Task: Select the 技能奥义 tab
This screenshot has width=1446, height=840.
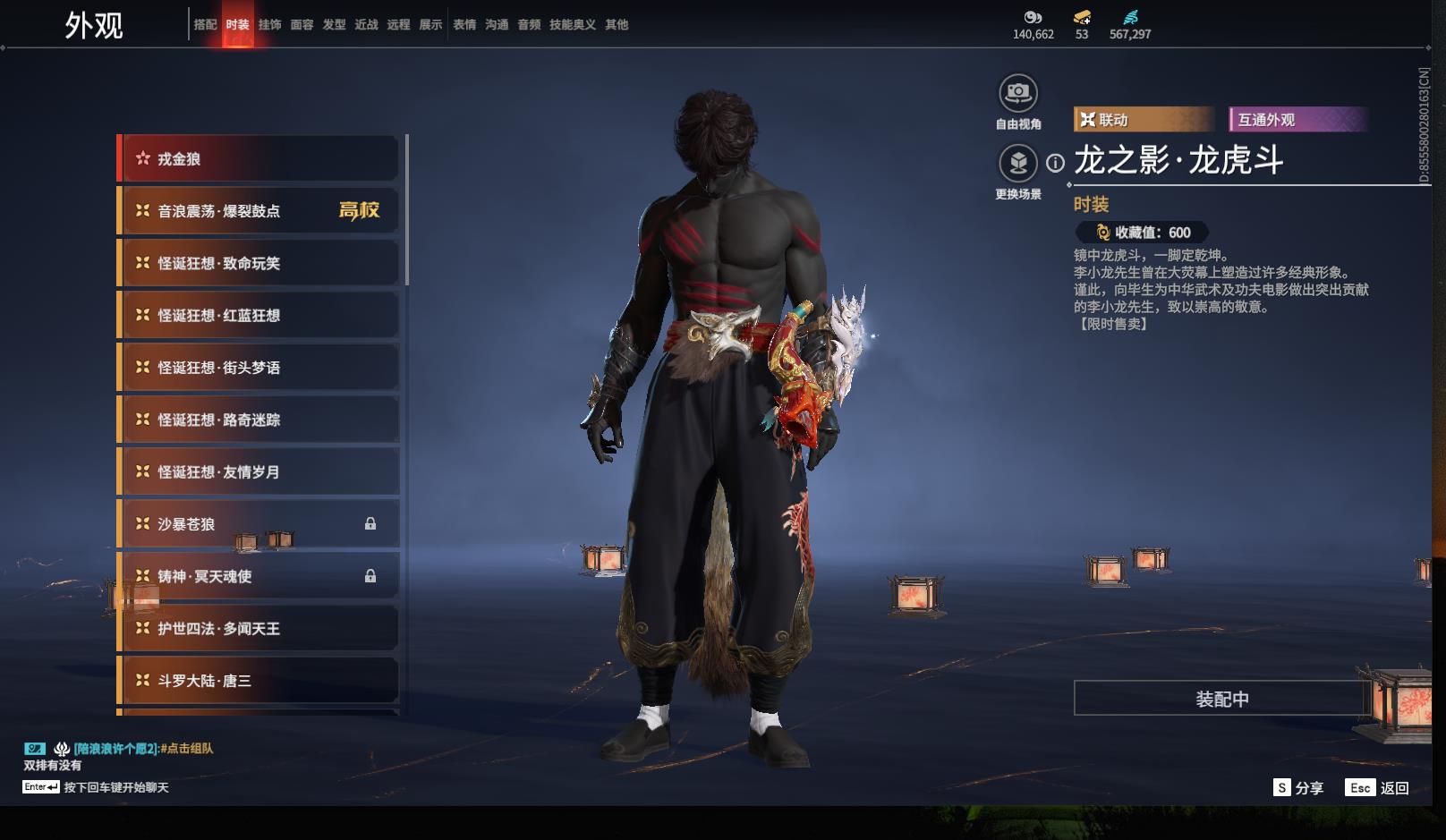Action: click(x=572, y=25)
